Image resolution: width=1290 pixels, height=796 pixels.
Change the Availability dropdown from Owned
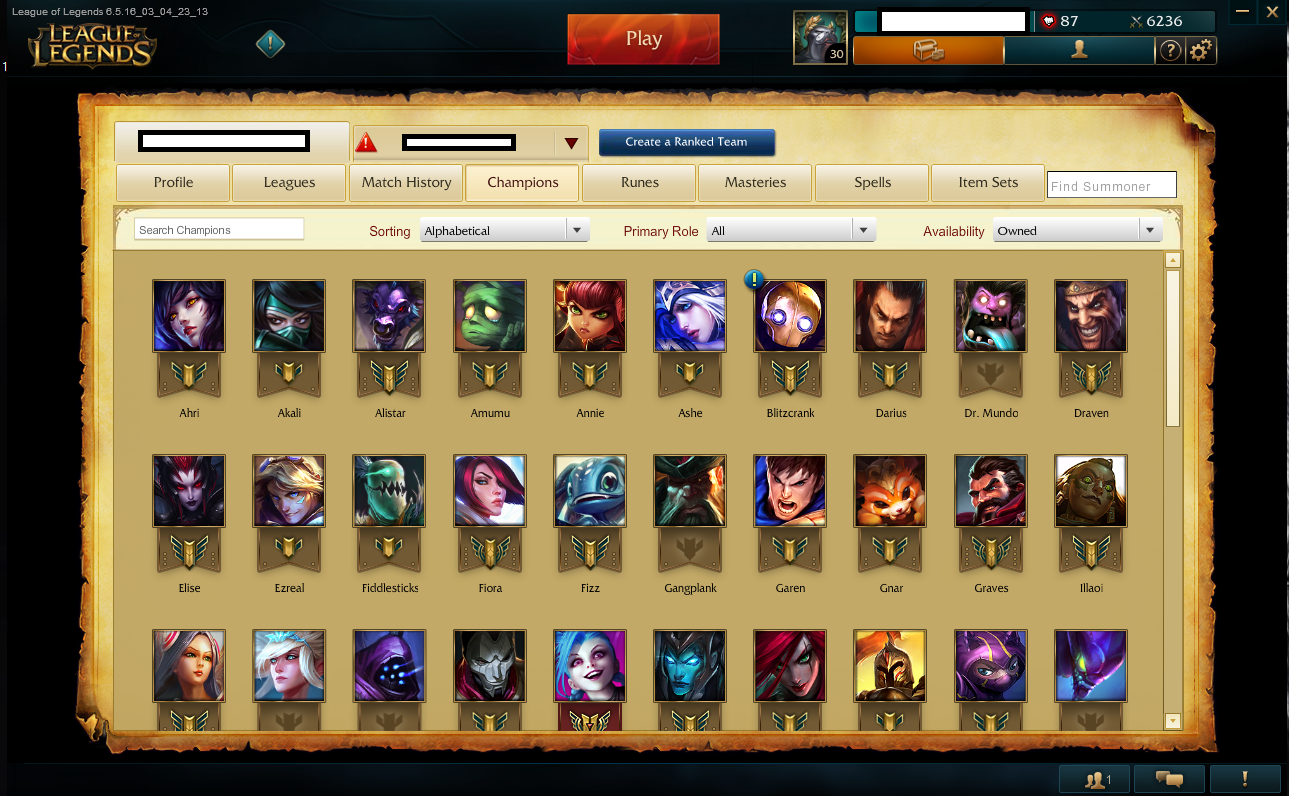[1077, 231]
